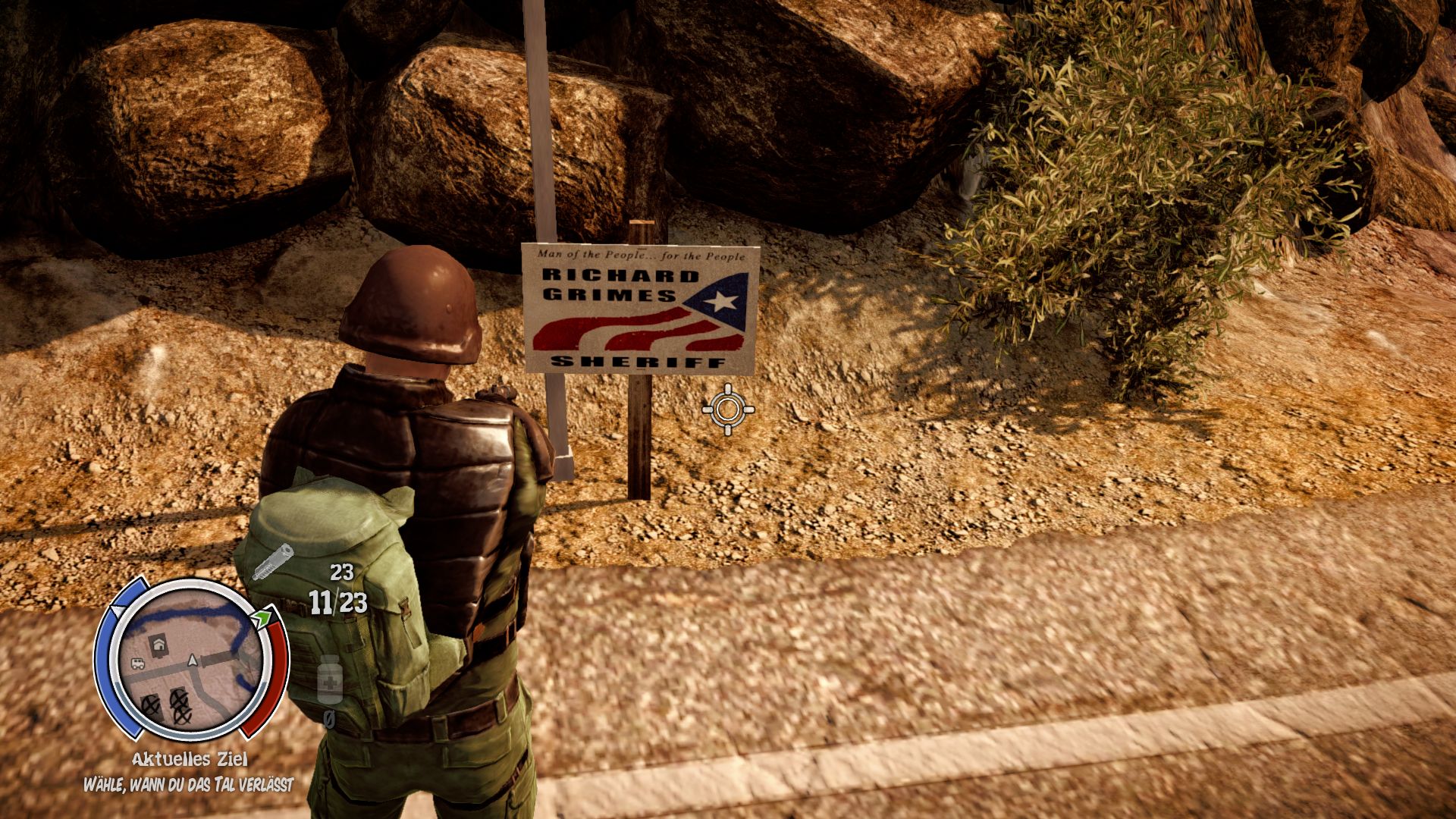
Task: Click the white compass notch on the minimap ring
Action: (118, 610)
